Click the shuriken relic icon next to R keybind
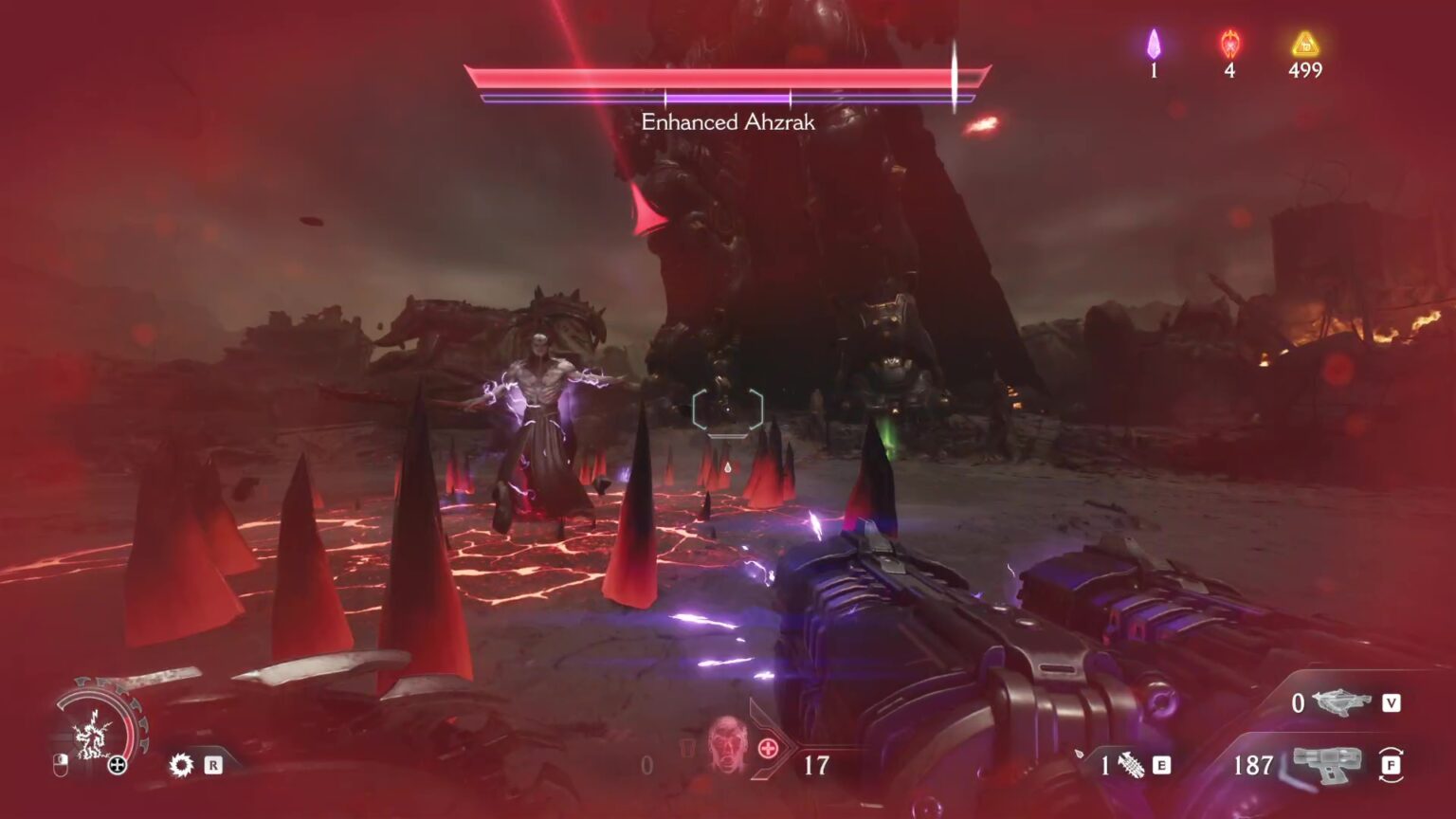Image resolution: width=1456 pixels, height=819 pixels. click(182, 765)
